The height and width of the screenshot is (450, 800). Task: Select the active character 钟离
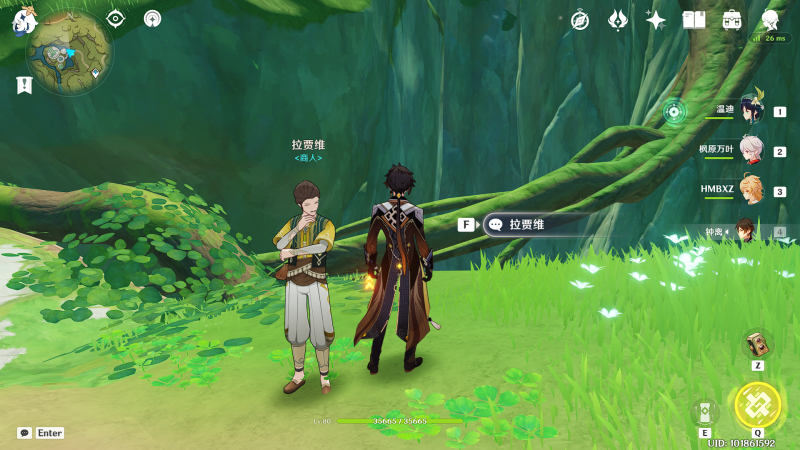click(x=751, y=231)
